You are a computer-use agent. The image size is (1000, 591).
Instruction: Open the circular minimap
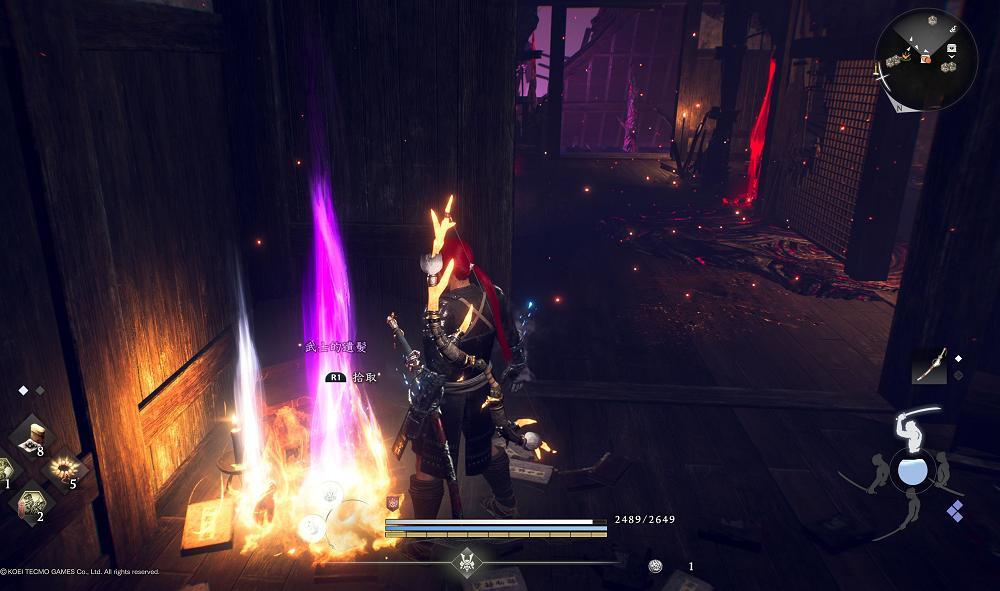[x=924, y=56]
